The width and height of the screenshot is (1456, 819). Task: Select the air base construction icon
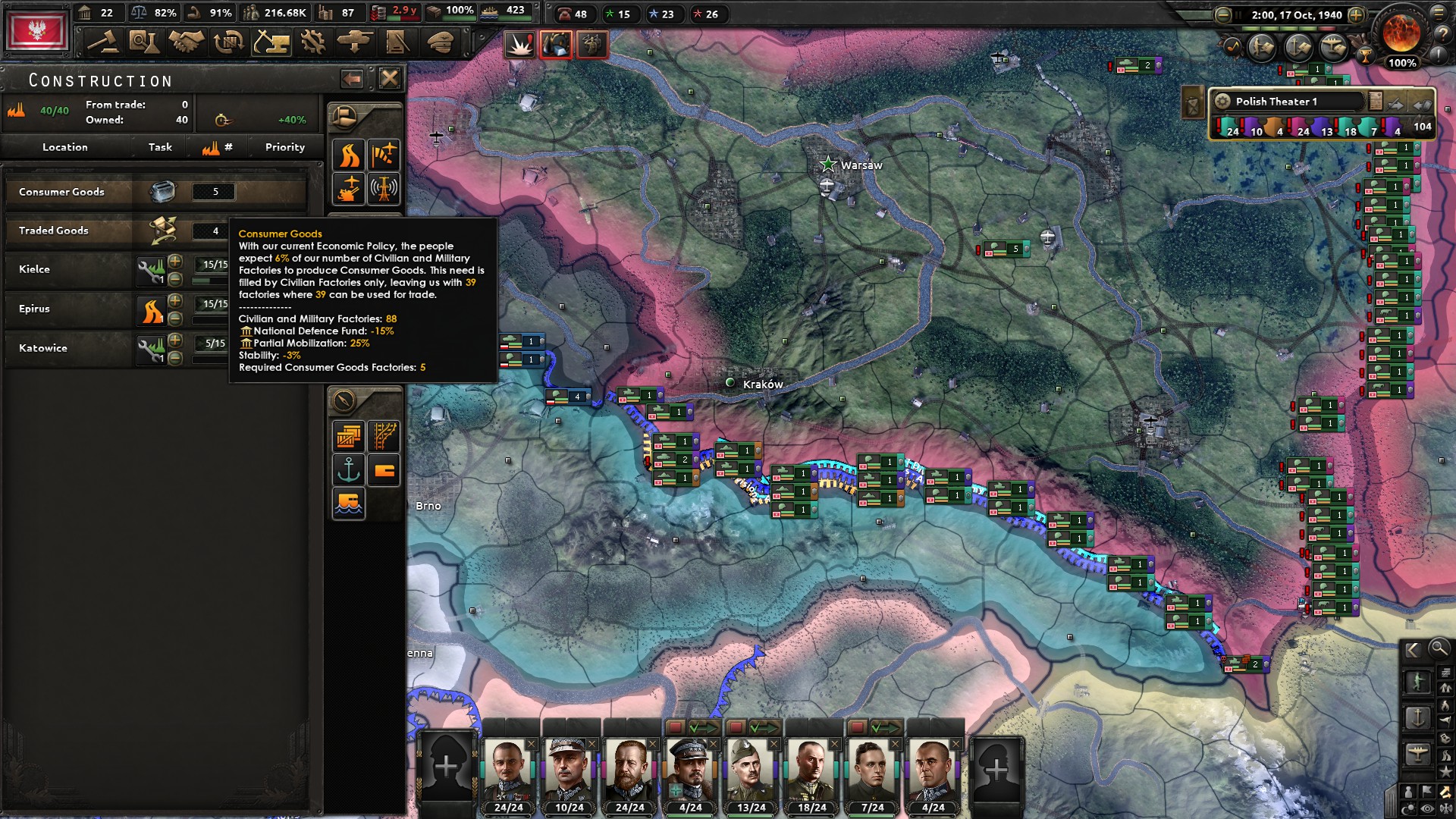coord(384,155)
